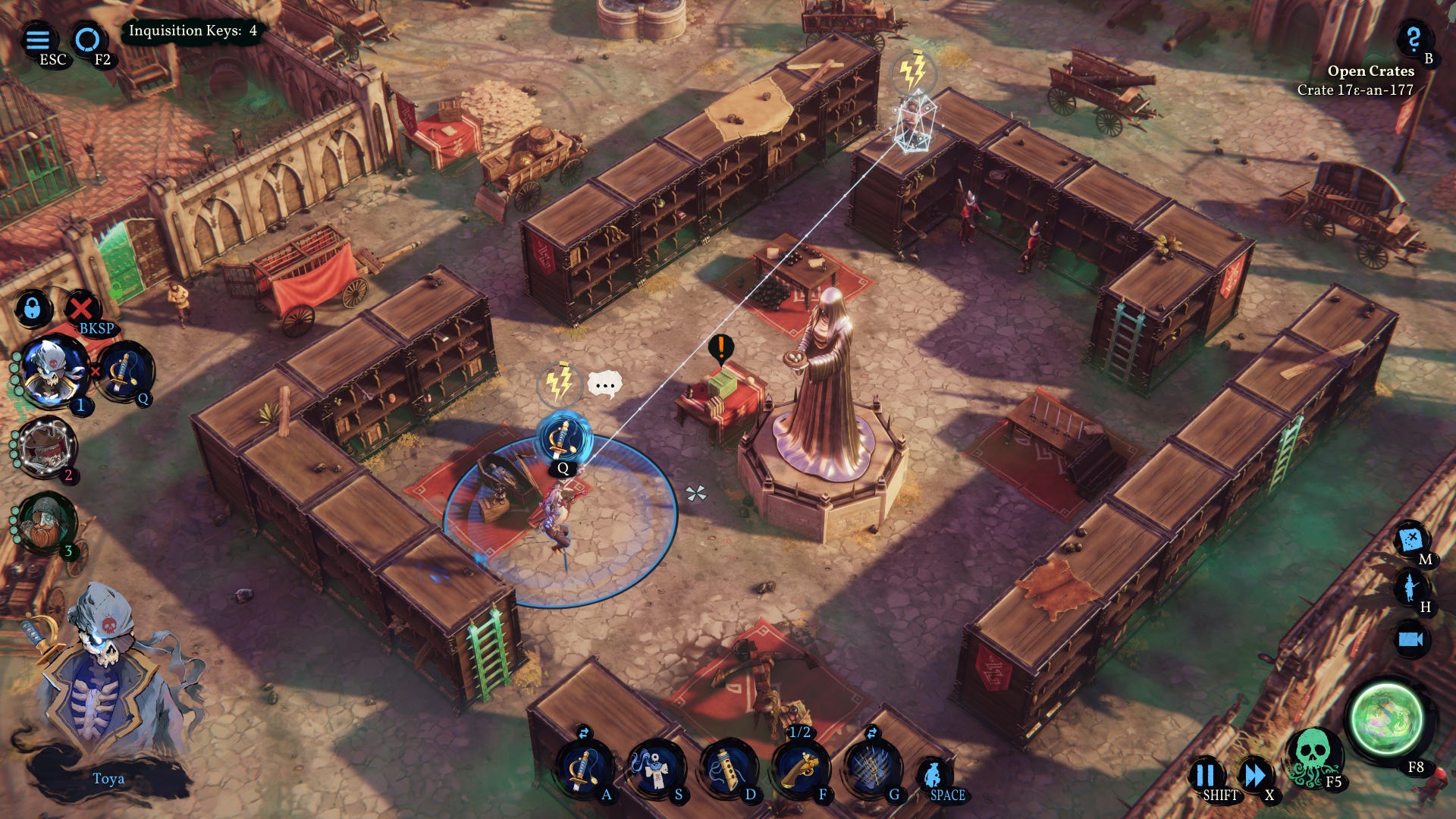
Task: Open the map icon on the right edge
Action: click(x=1410, y=540)
